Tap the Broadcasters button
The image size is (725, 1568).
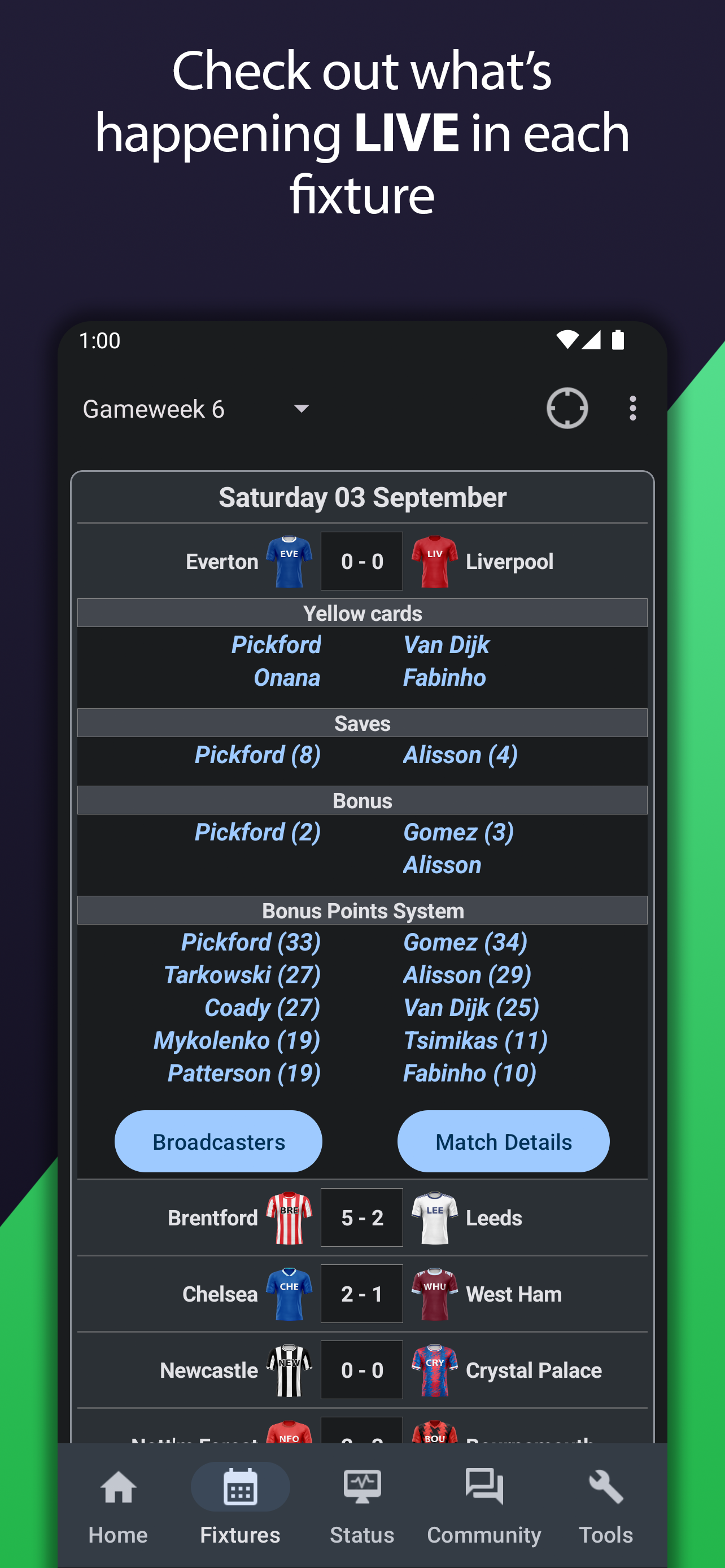click(x=218, y=1141)
